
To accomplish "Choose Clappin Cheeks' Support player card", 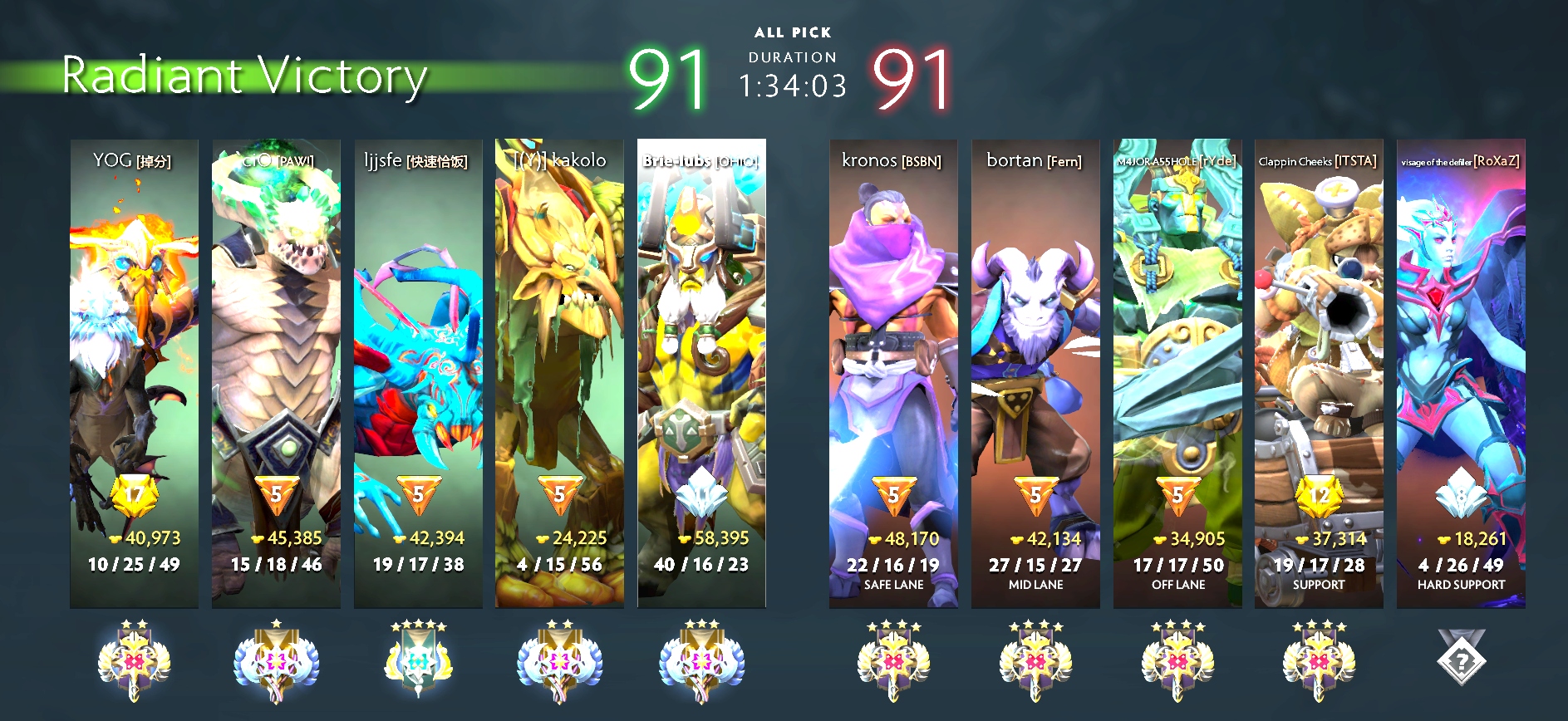I will click(x=1319, y=374).
